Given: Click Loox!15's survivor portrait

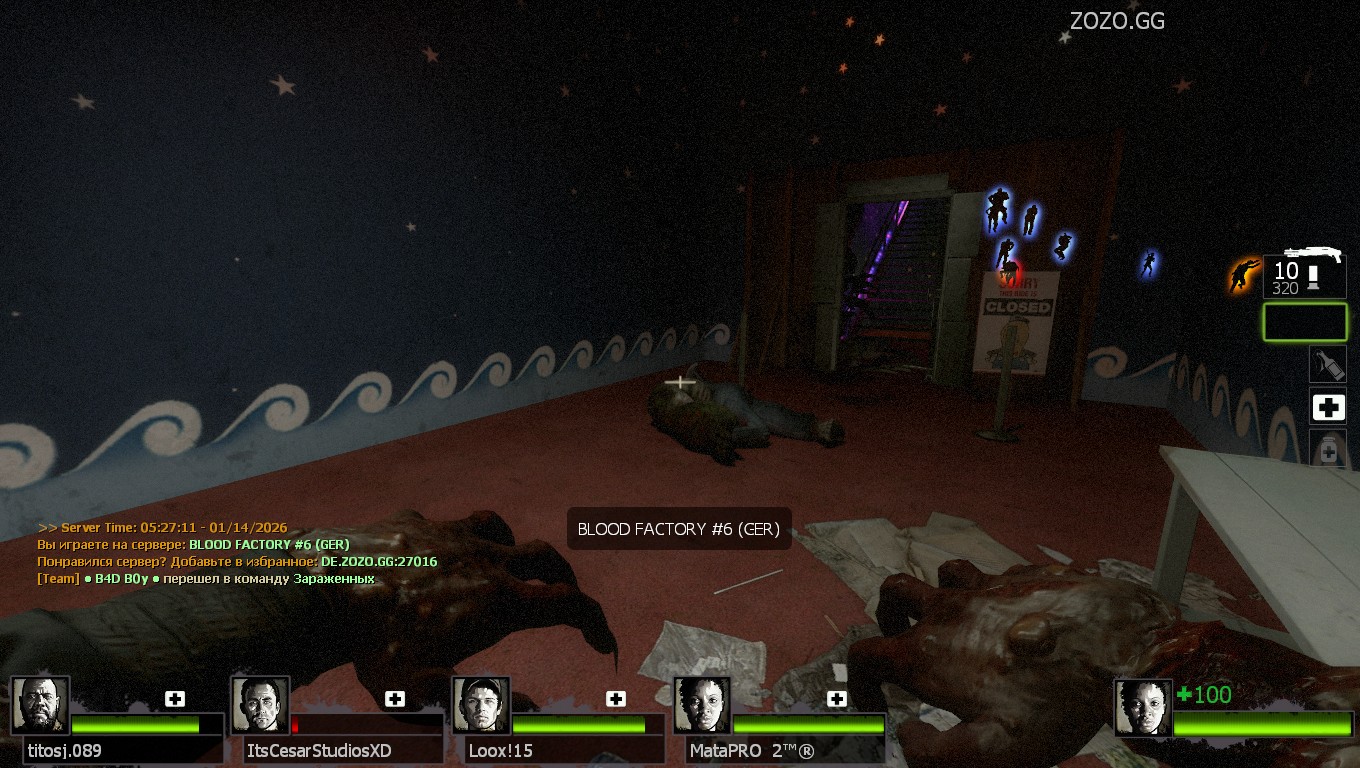Looking at the screenshot, I should click(x=481, y=705).
